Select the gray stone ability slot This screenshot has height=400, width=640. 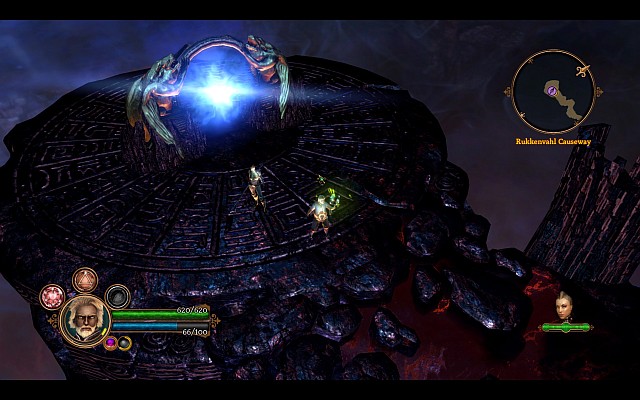coord(118,296)
